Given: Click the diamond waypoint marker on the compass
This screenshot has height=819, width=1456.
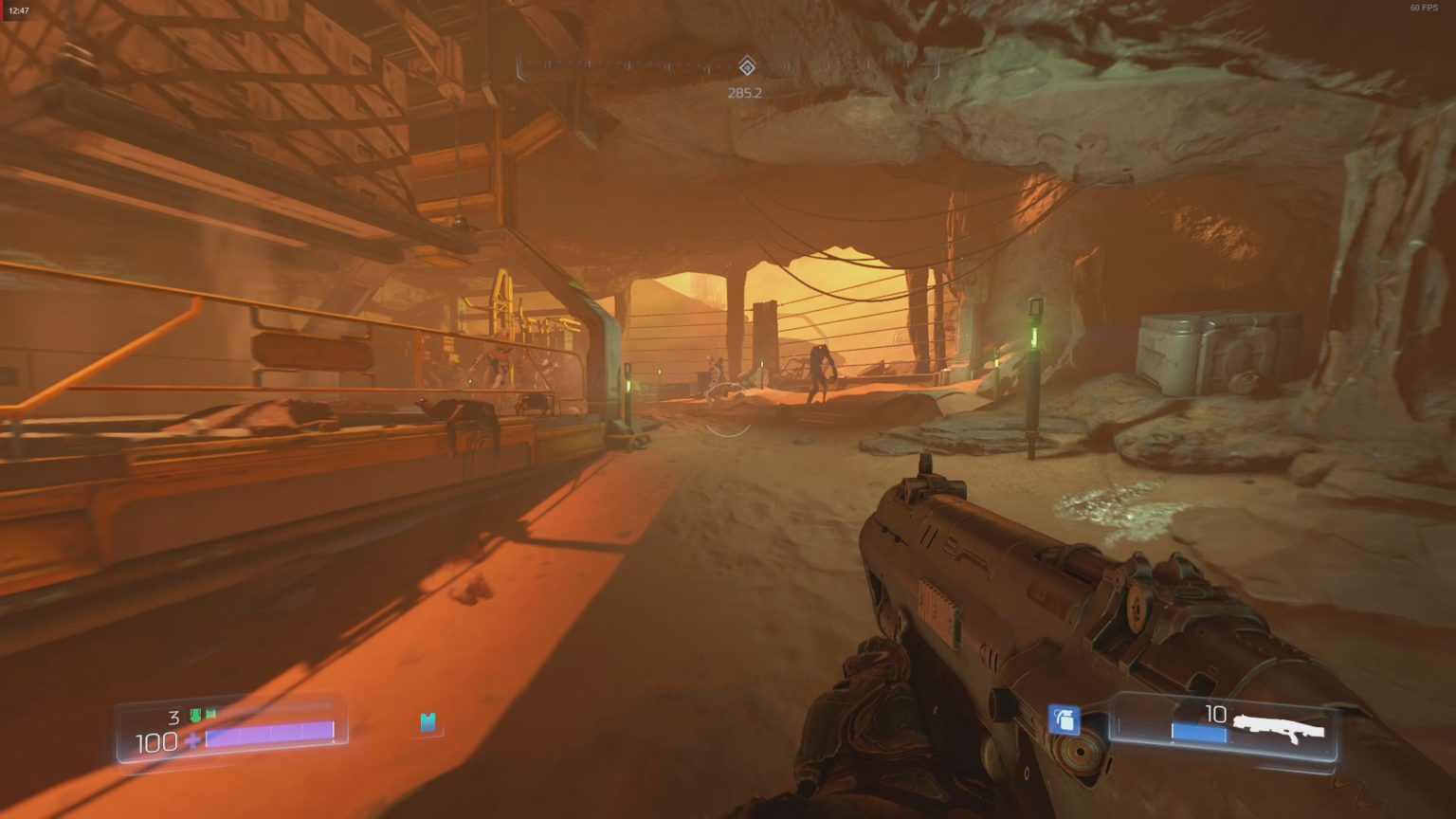Looking at the screenshot, I should [x=748, y=68].
